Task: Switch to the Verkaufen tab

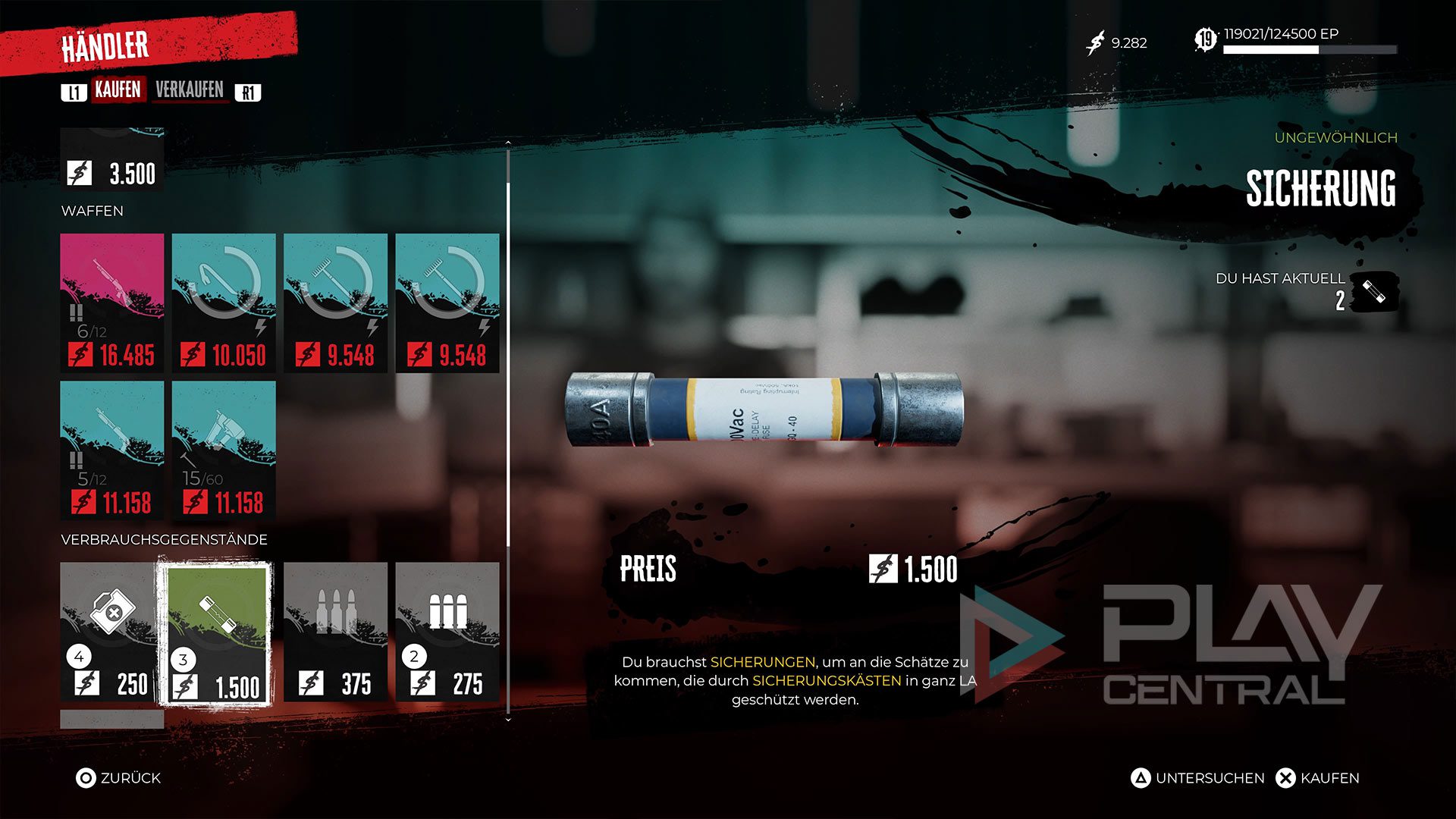Action: [x=190, y=90]
